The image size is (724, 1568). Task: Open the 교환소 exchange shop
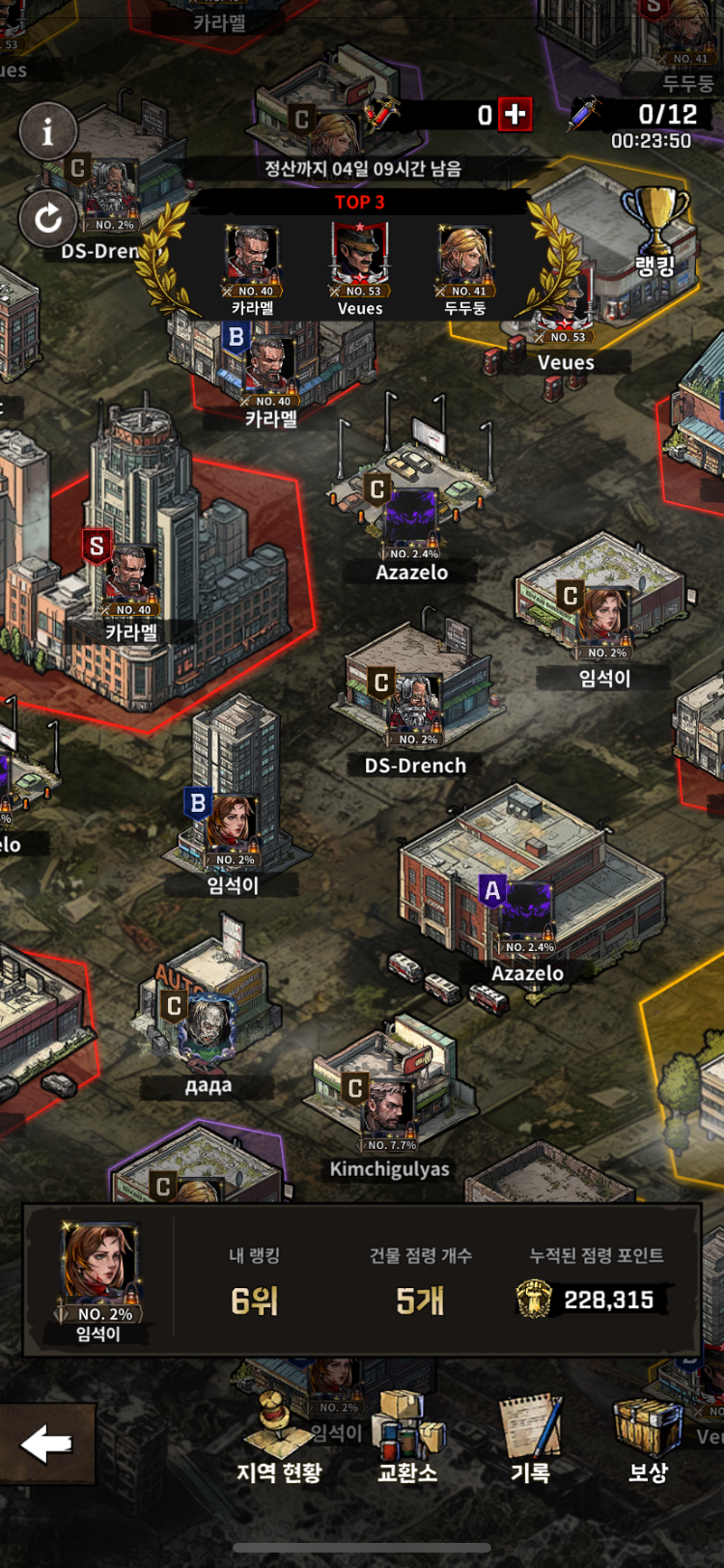[407, 1440]
